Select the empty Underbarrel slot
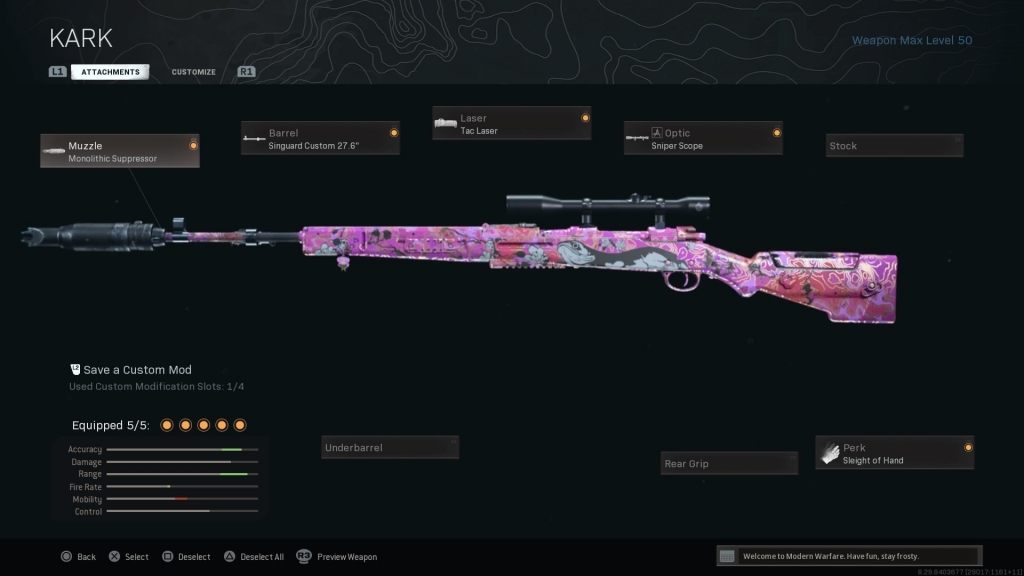Viewport: 1024px width, 576px height. click(390, 448)
